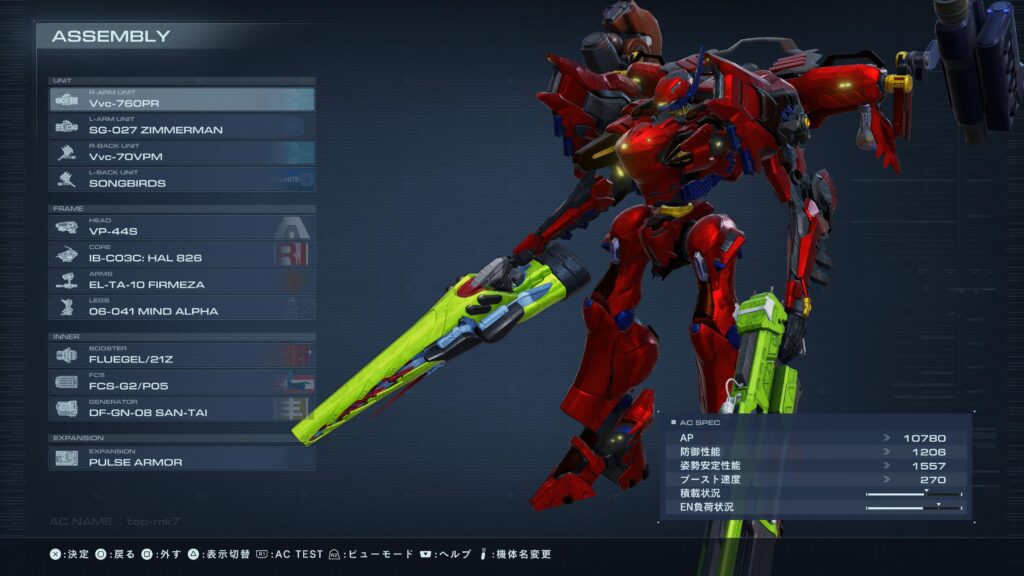This screenshot has width=1024, height=576.
Task: Select the EL-TA-10 FIRMEZA arms slot
Action: (182, 281)
